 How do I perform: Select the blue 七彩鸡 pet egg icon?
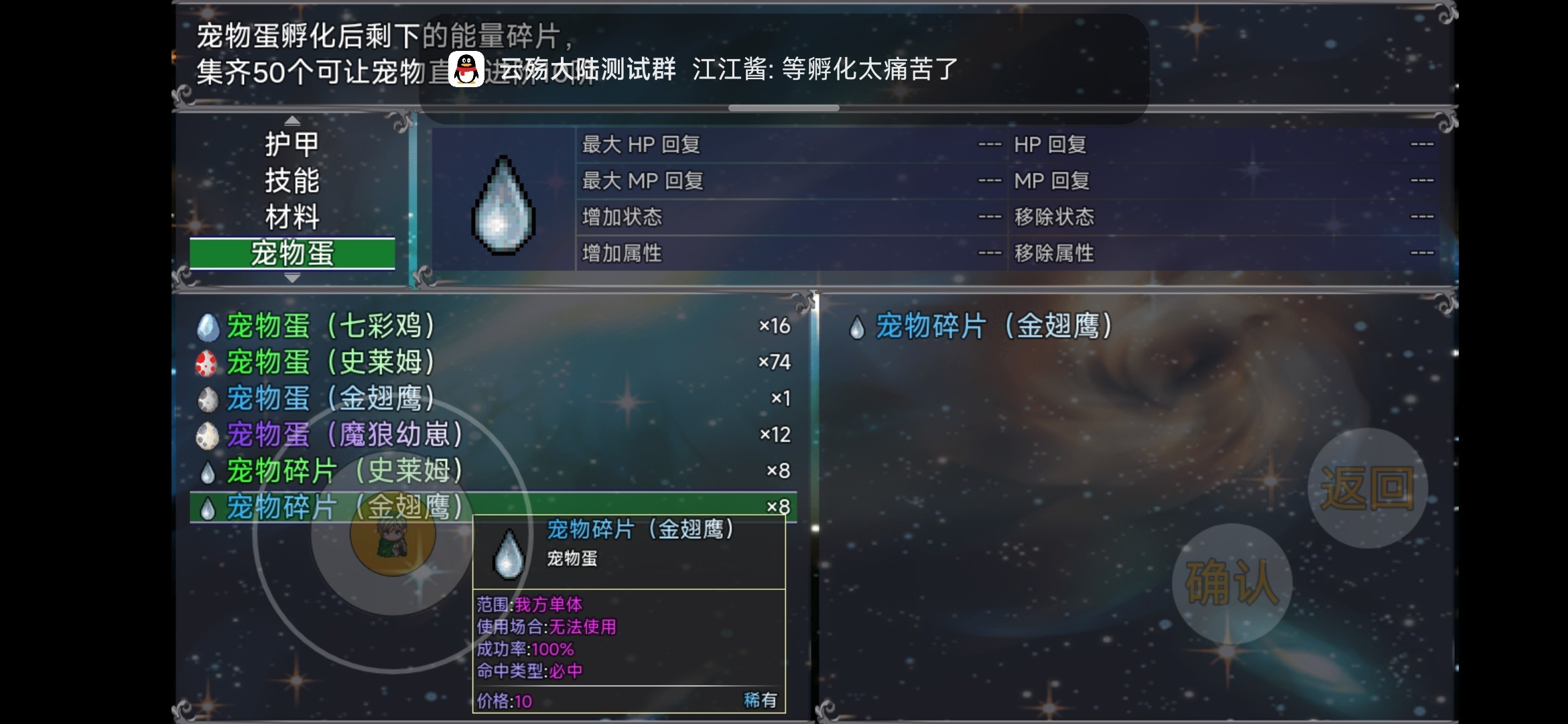[209, 326]
